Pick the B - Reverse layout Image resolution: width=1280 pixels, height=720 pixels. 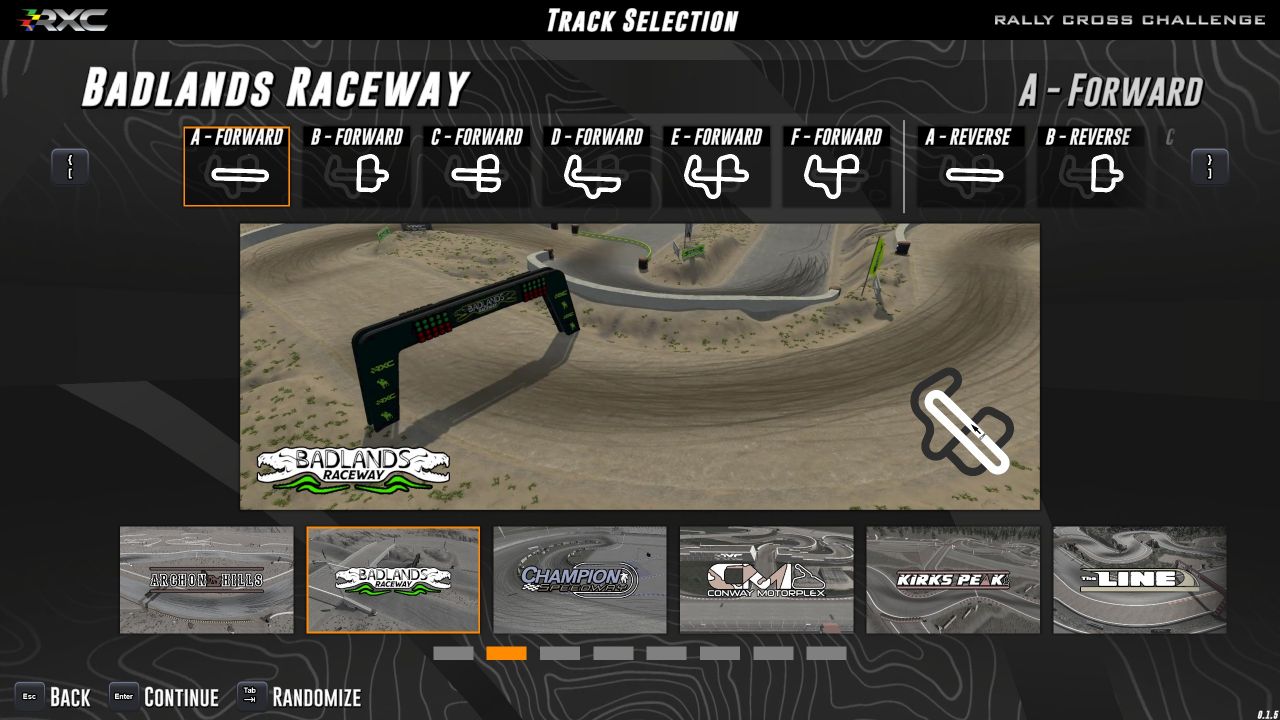[1089, 167]
